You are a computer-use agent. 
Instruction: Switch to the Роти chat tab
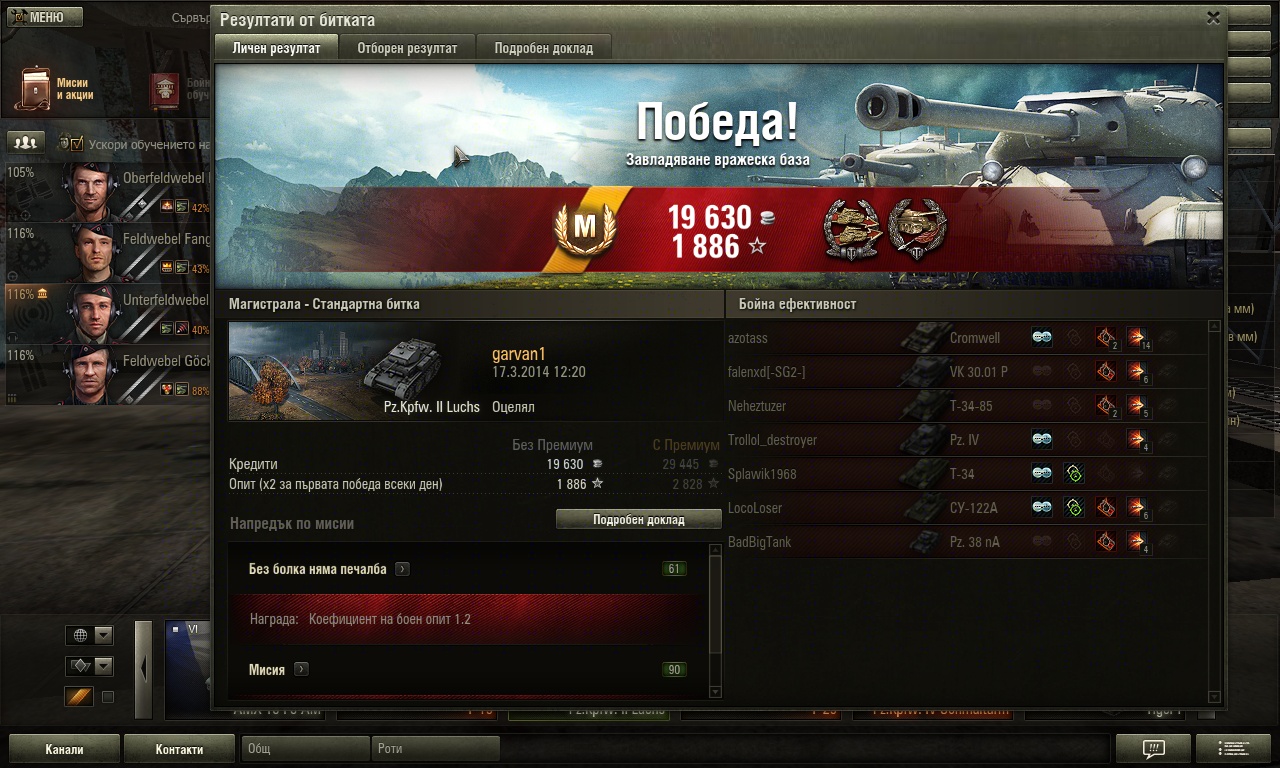tap(436, 749)
